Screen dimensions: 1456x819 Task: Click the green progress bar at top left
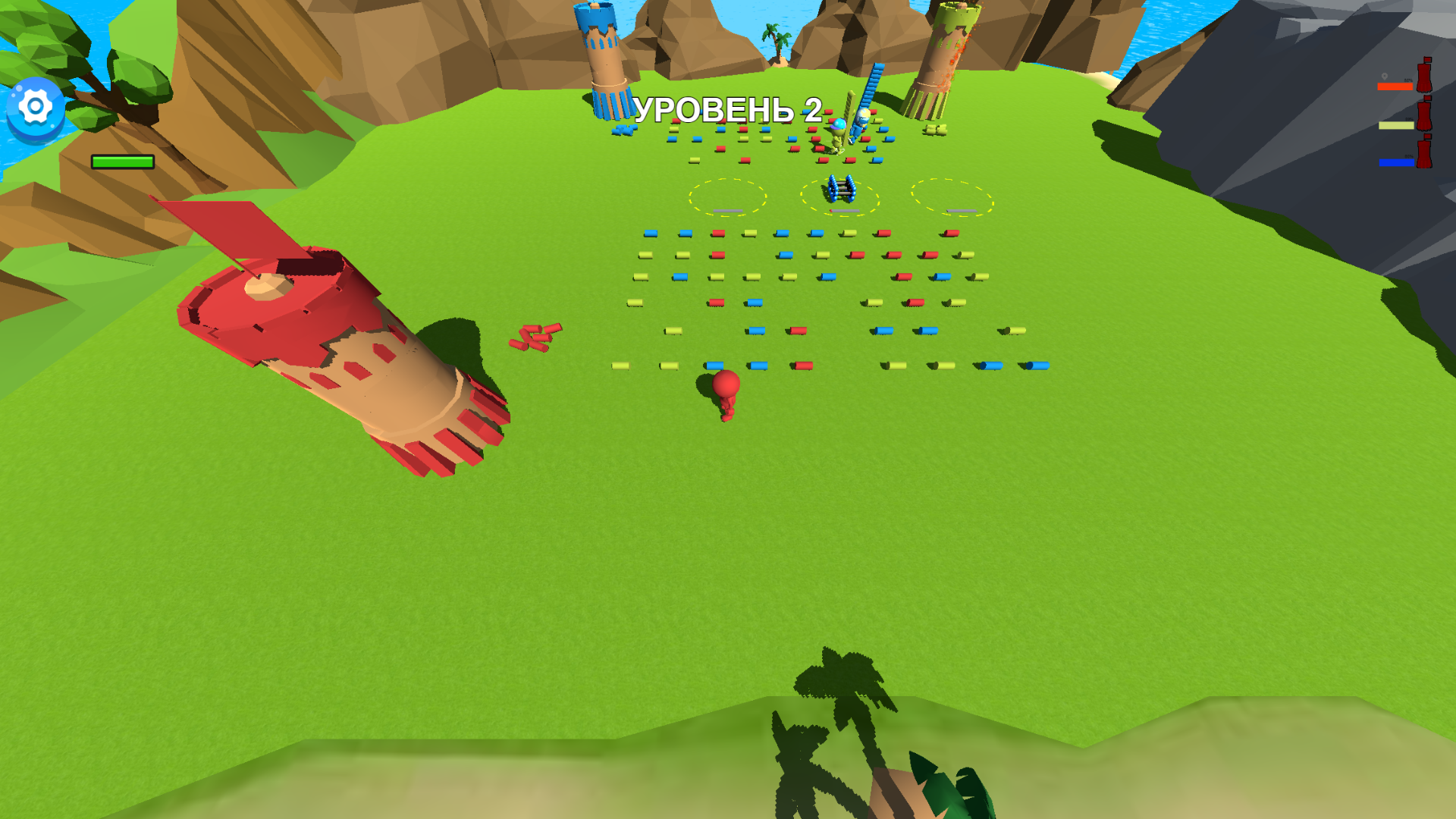(121, 162)
